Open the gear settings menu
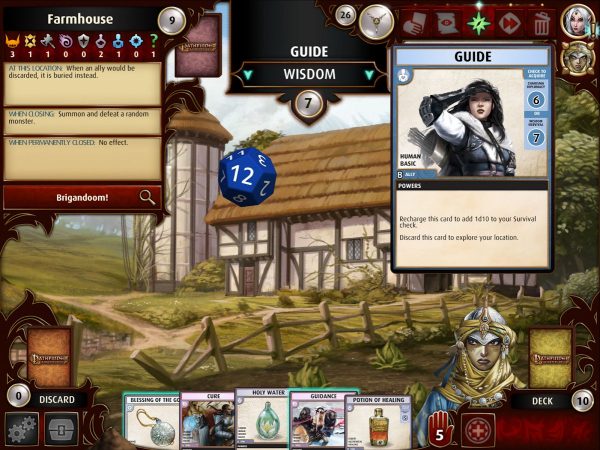 coord(21,430)
